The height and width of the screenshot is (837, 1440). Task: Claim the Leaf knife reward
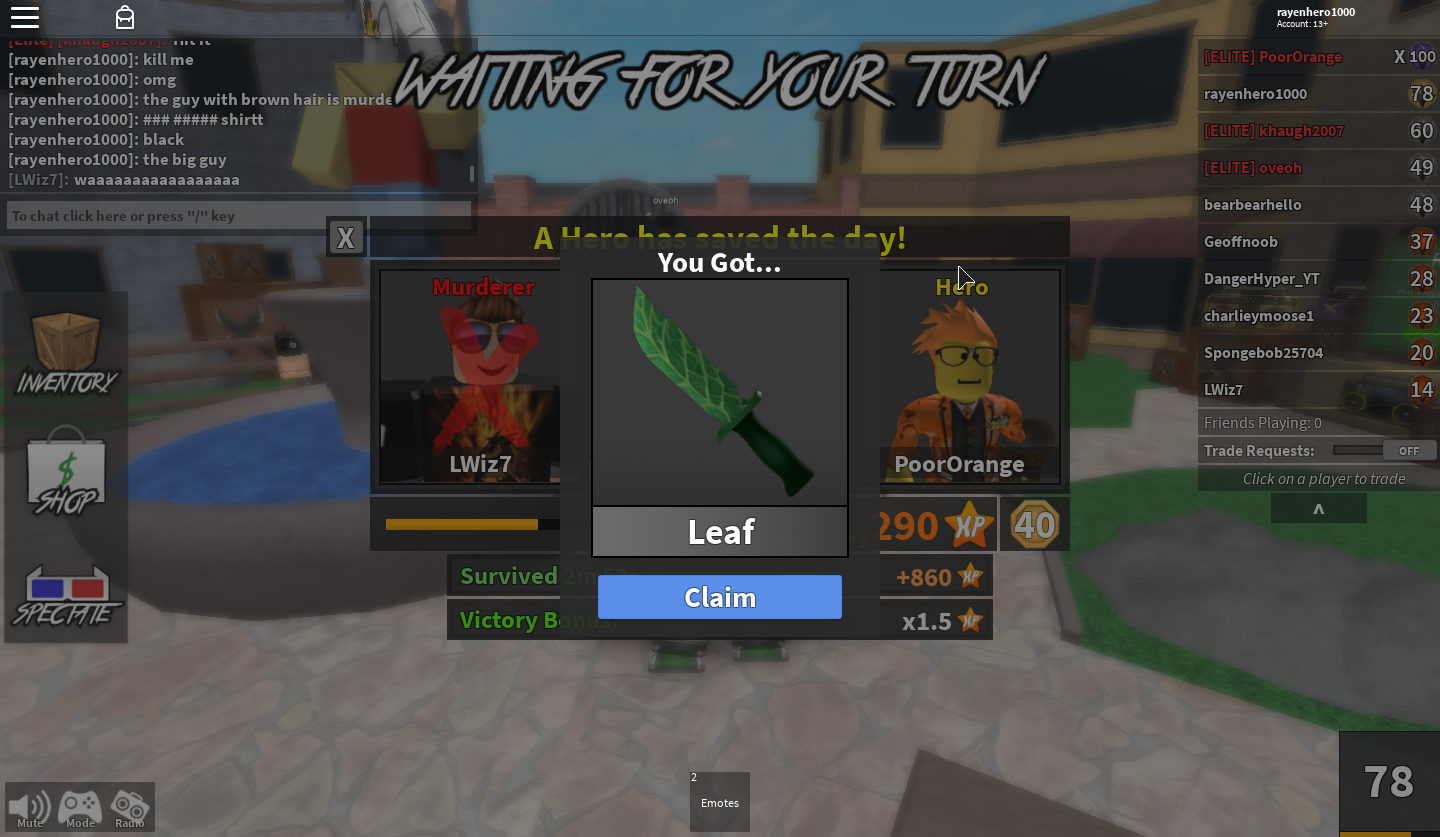(x=719, y=597)
